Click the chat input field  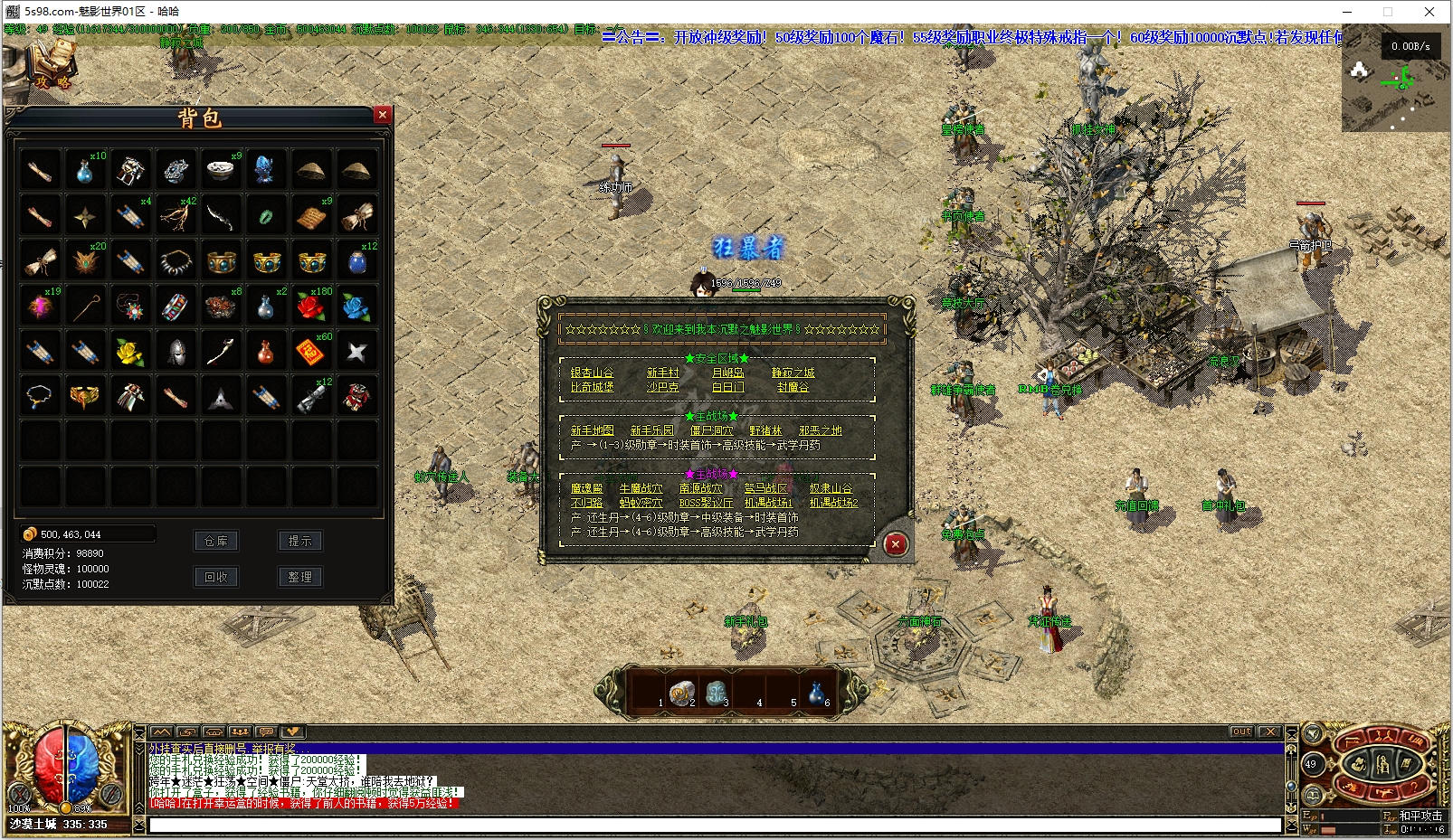pos(715,825)
